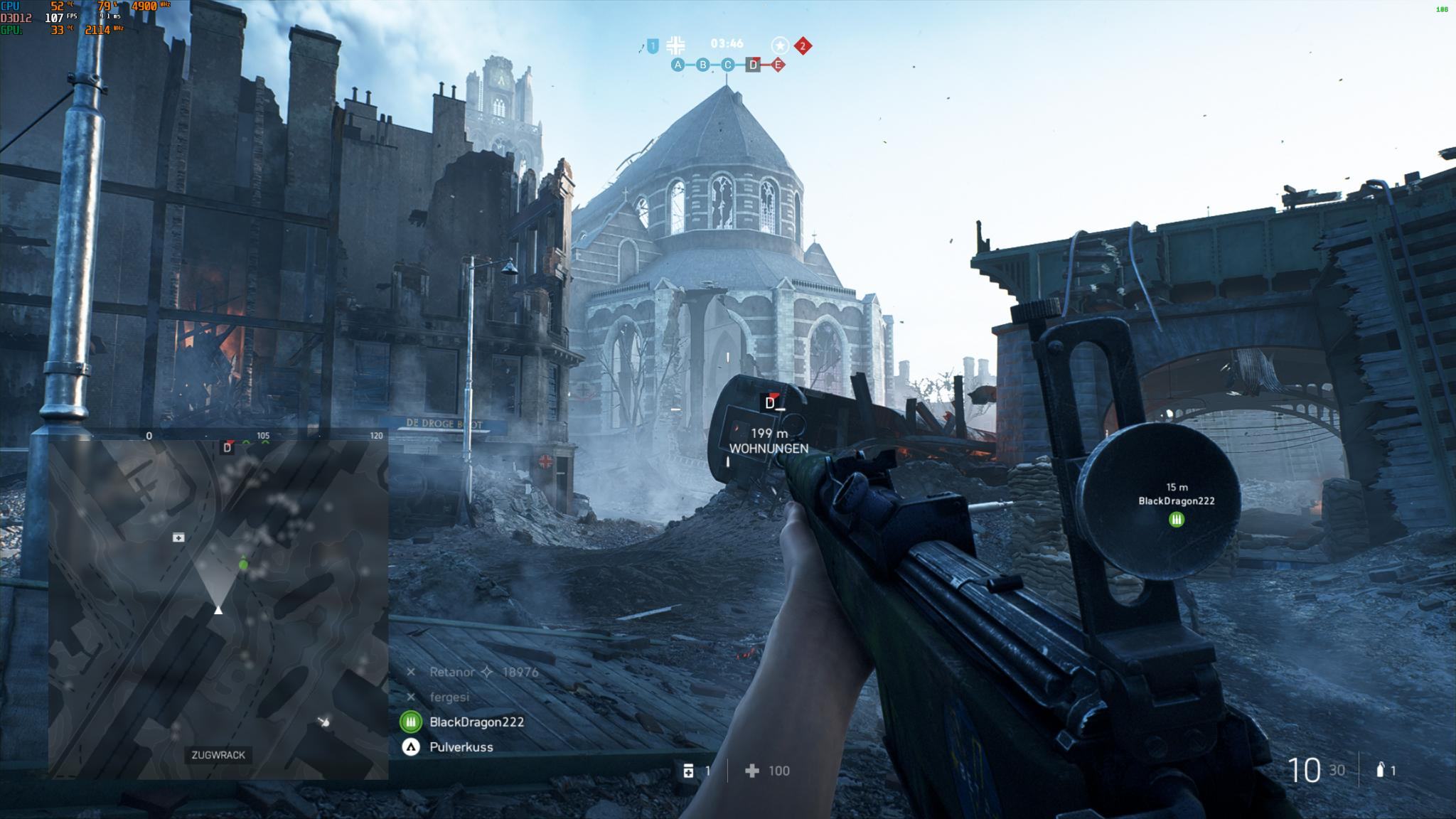
Task: Select fergesi in the squad list
Action: 449,697
